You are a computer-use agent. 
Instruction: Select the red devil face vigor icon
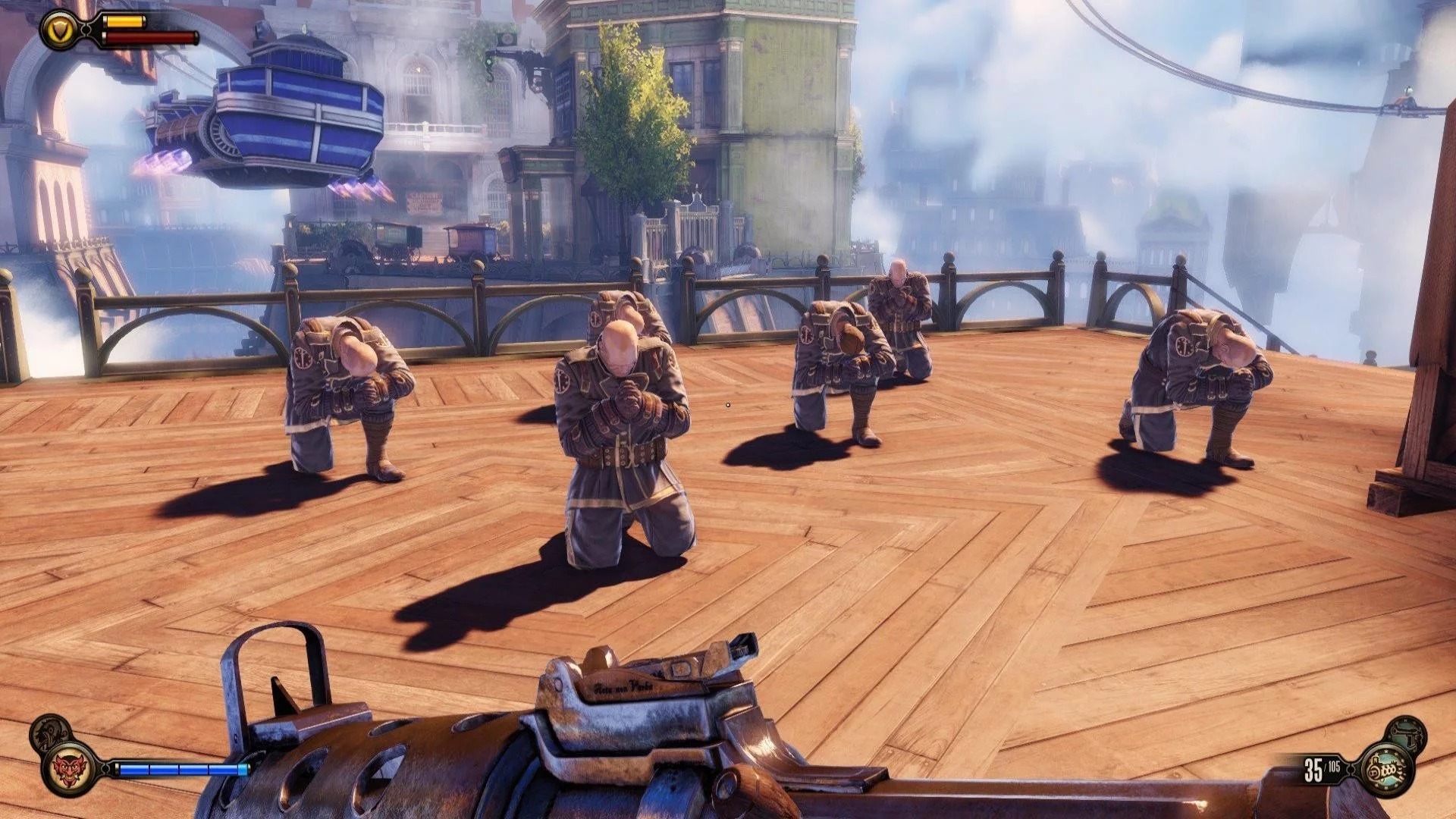pos(71,769)
